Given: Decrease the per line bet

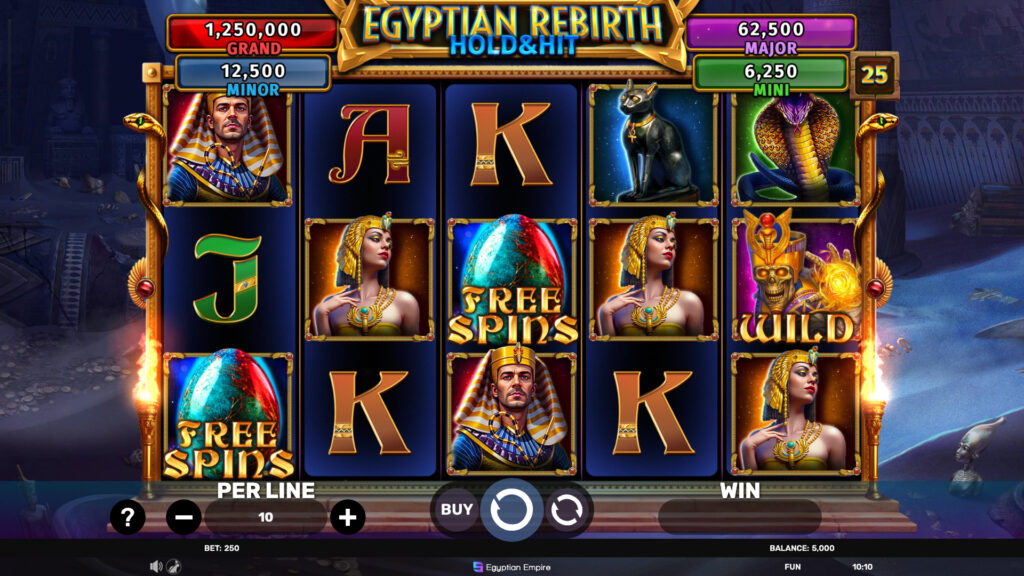Looking at the screenshot, I should [184, 517].
